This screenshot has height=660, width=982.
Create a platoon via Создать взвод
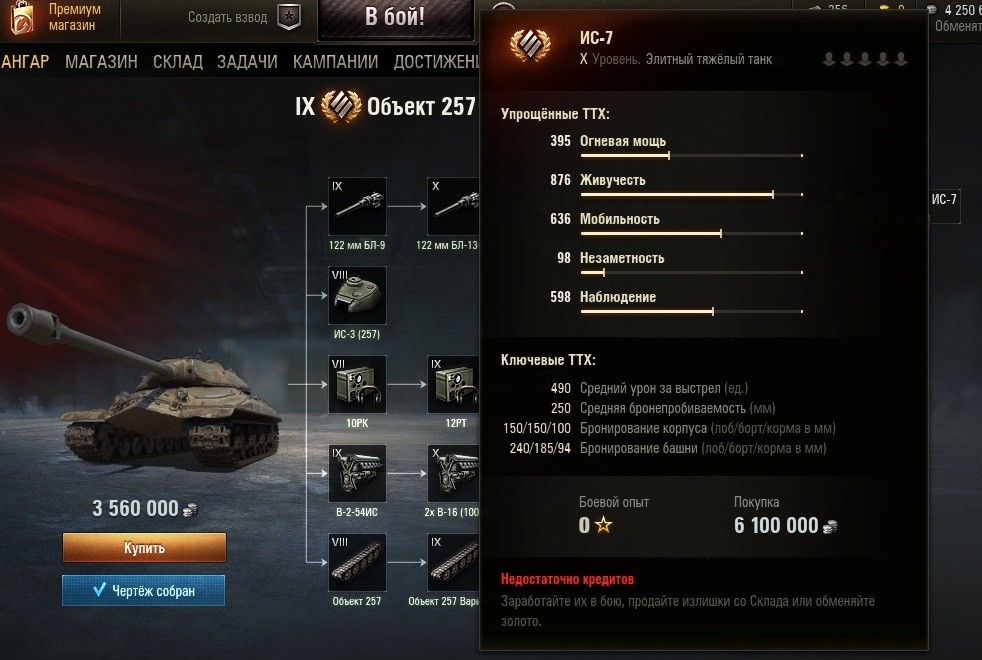[x=244, y=17]
